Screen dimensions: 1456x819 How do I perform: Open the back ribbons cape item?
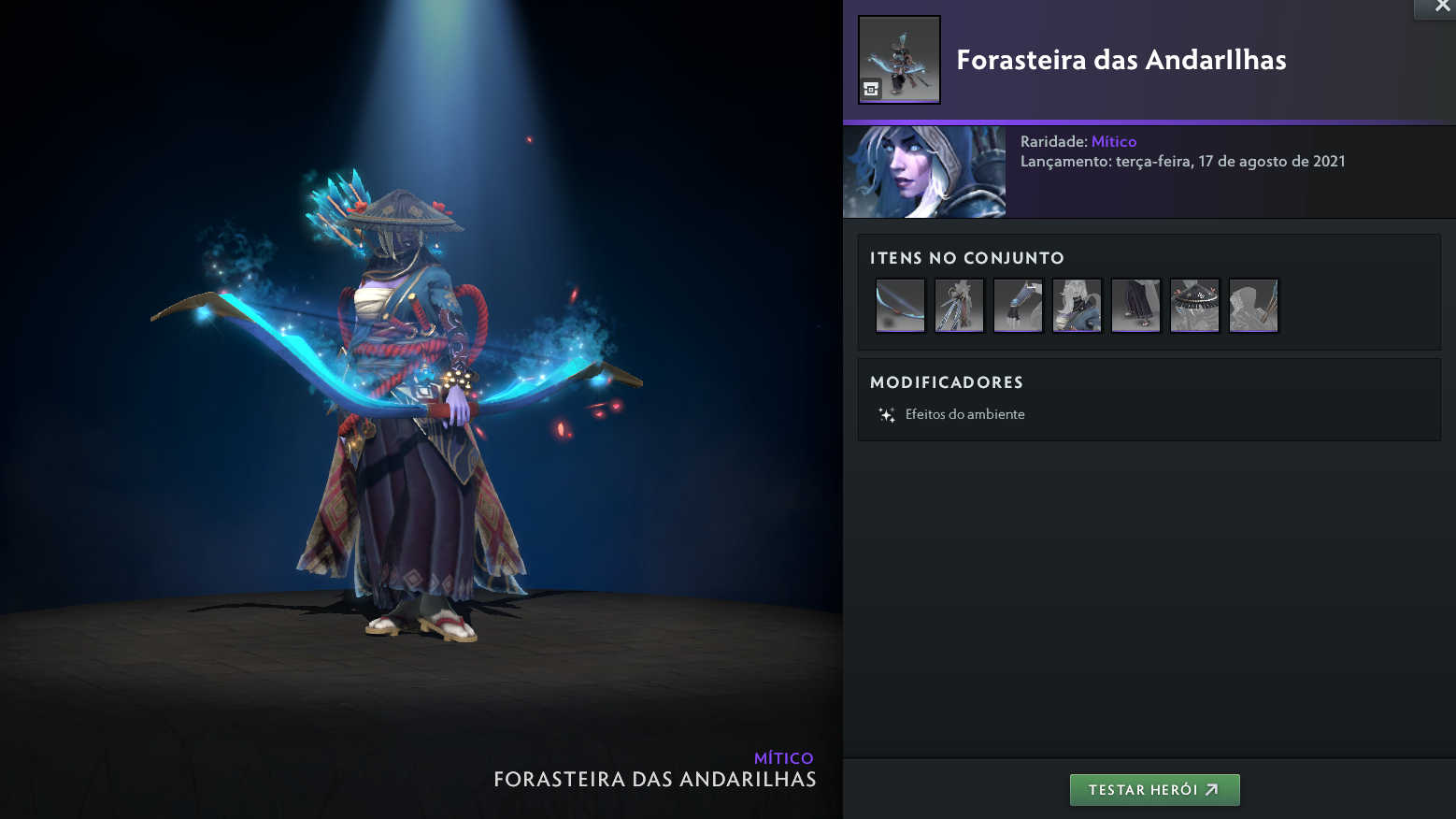tap(959, 305)
